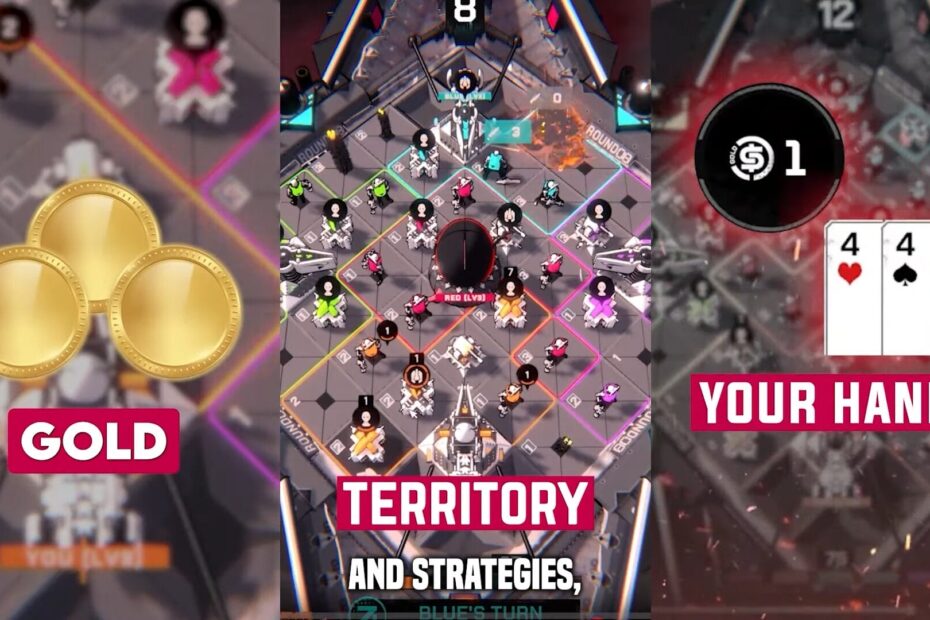Select the 4 of hearts card
This screenshot has height=620, width=930.
pos(852,288)
